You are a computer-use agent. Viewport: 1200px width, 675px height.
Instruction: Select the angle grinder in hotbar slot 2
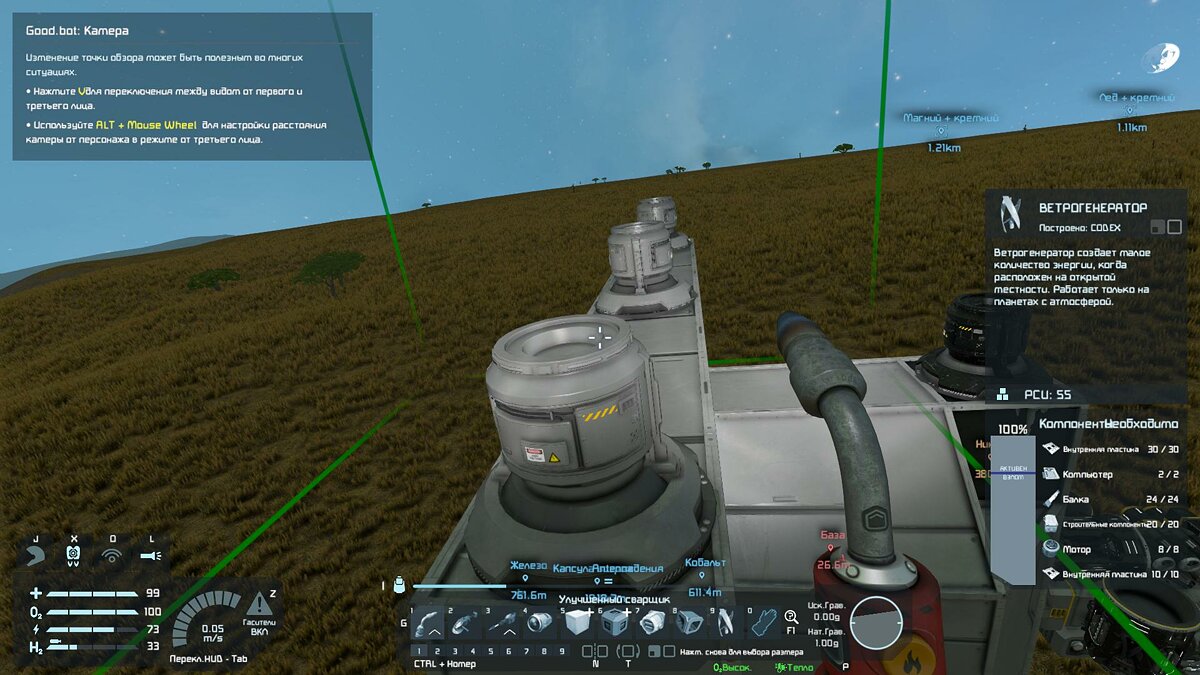(x=463, y=624)
